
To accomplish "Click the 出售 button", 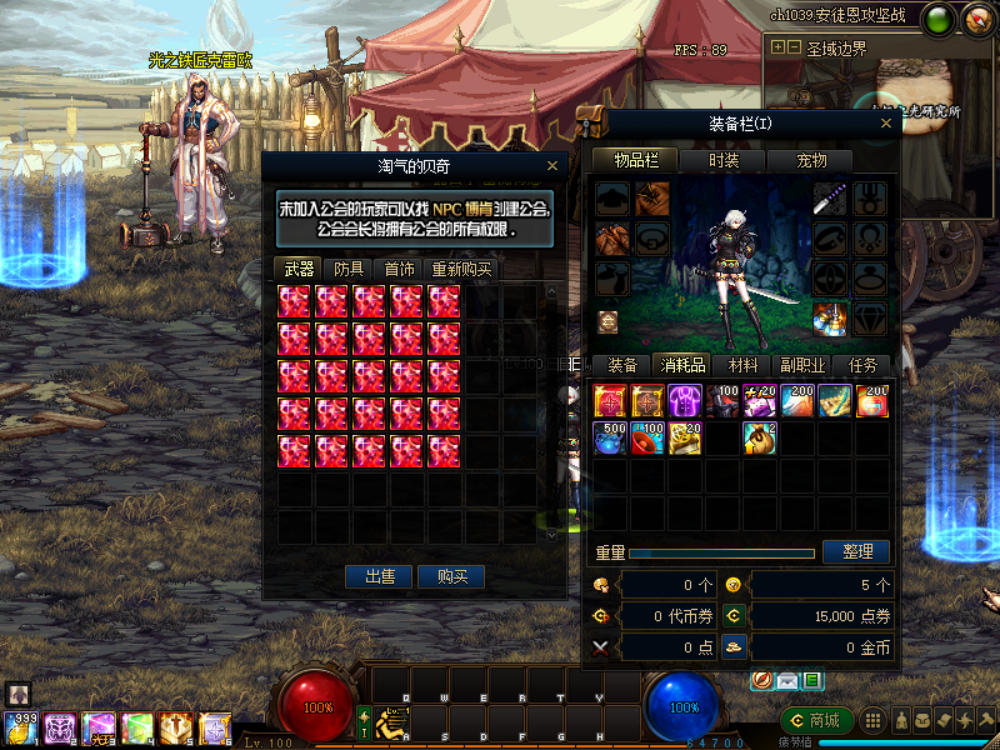I will 378,577.
